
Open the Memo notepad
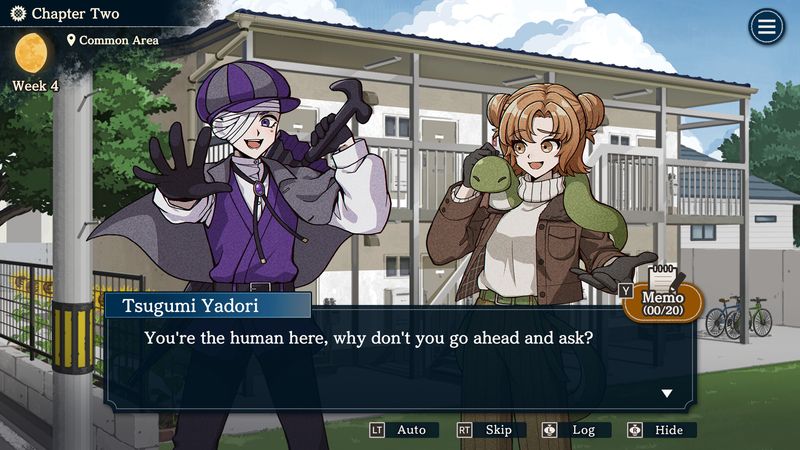(662, 299)
